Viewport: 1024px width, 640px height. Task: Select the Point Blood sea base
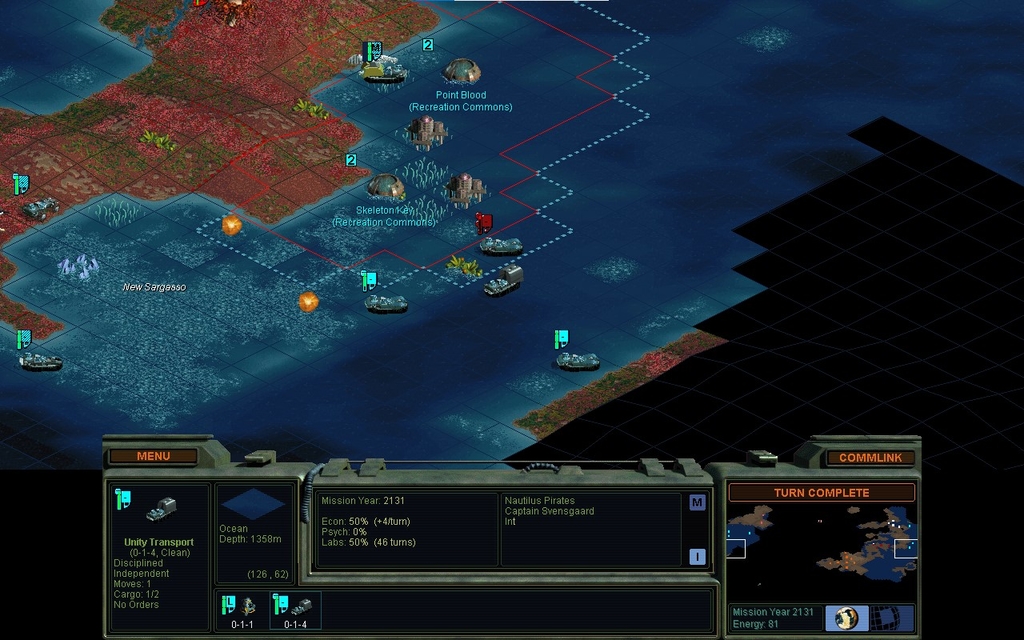461,72
